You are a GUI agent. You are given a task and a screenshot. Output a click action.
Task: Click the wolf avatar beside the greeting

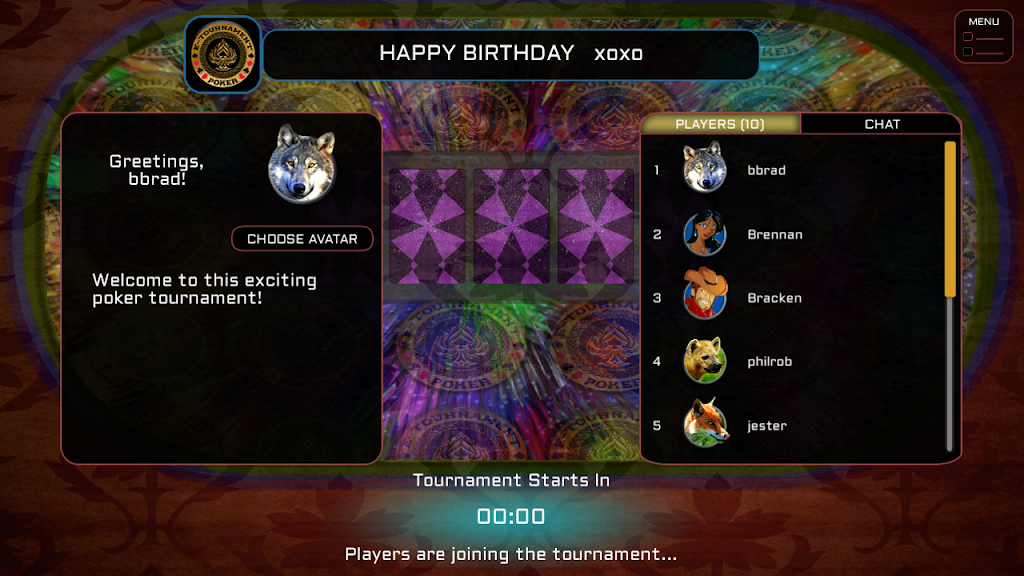pos(301,163)
